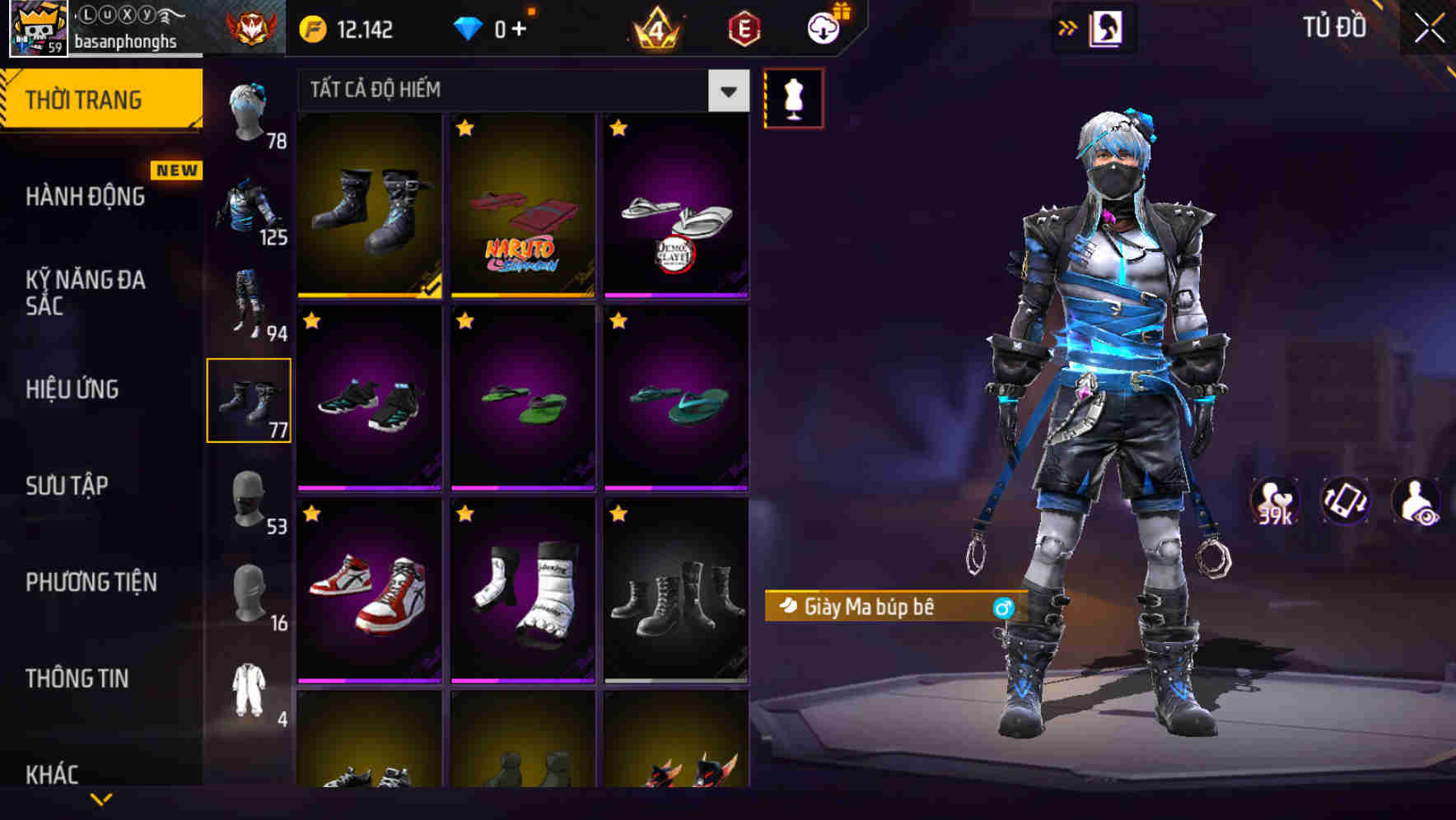Expand the left sidebar with the bottom chevron
Viewport: 1456px width, 820px height.
click(100, 797)
